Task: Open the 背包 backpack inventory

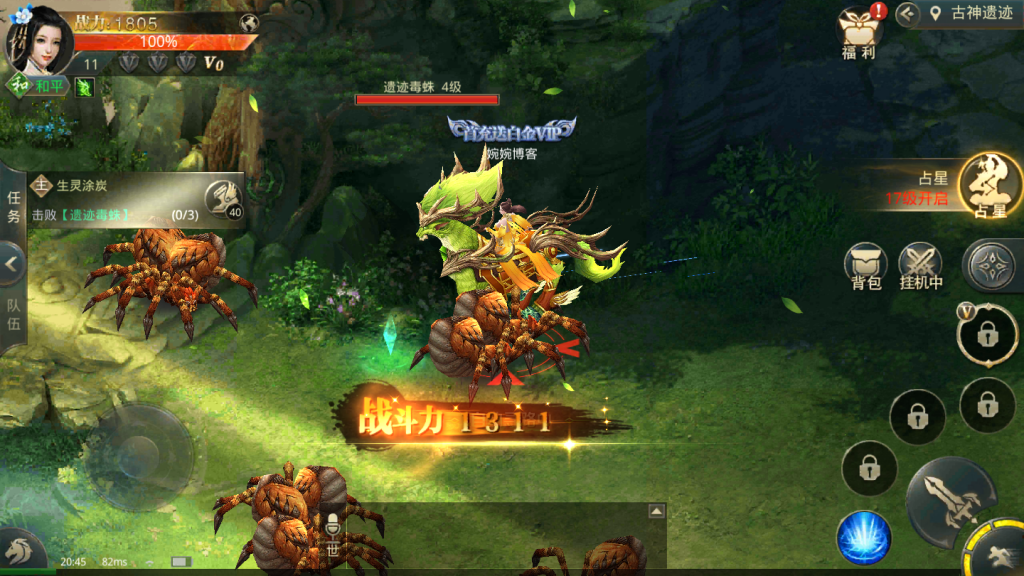Action: [x=866, y=265]
